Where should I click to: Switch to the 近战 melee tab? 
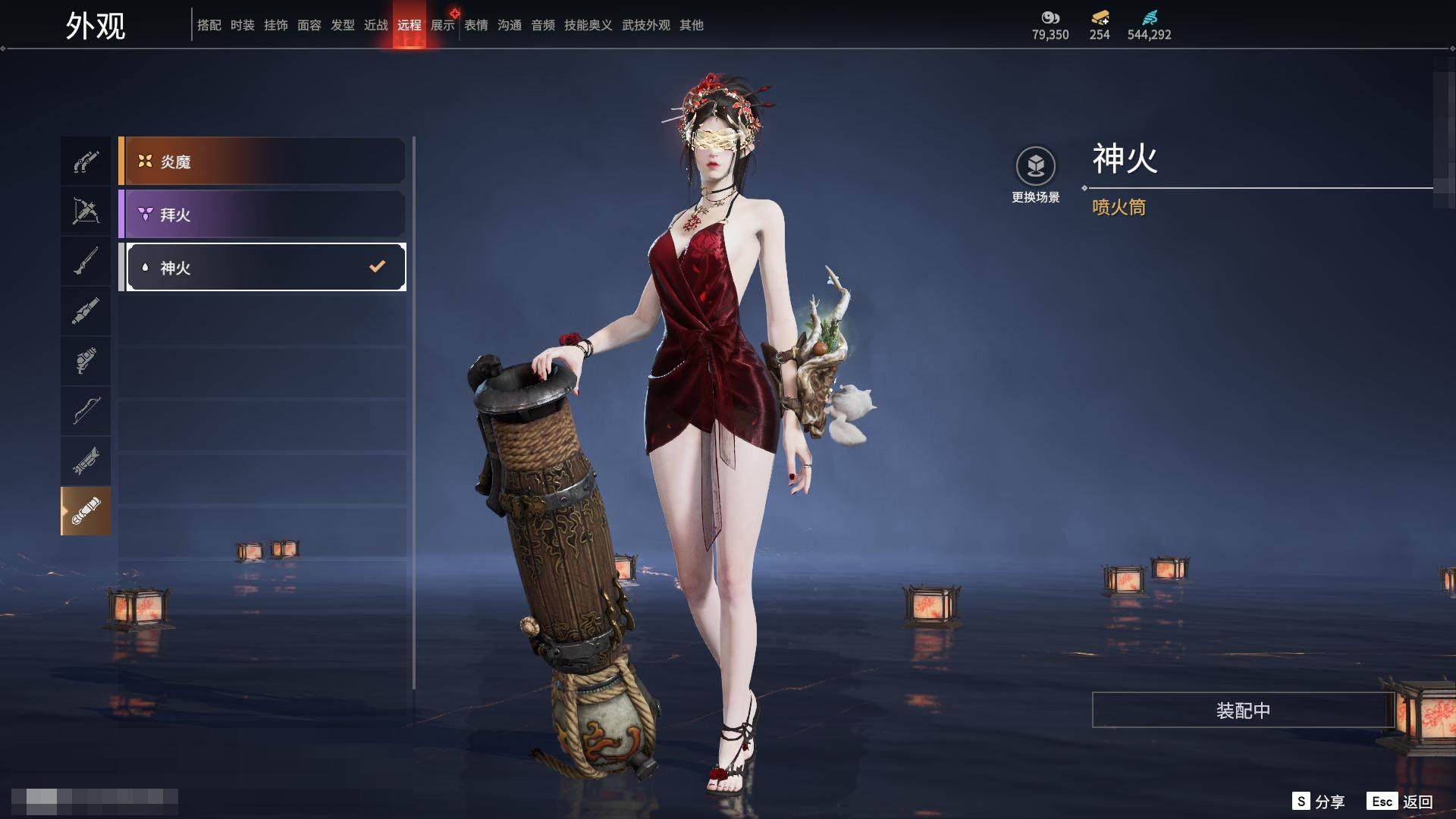[376, 26]
